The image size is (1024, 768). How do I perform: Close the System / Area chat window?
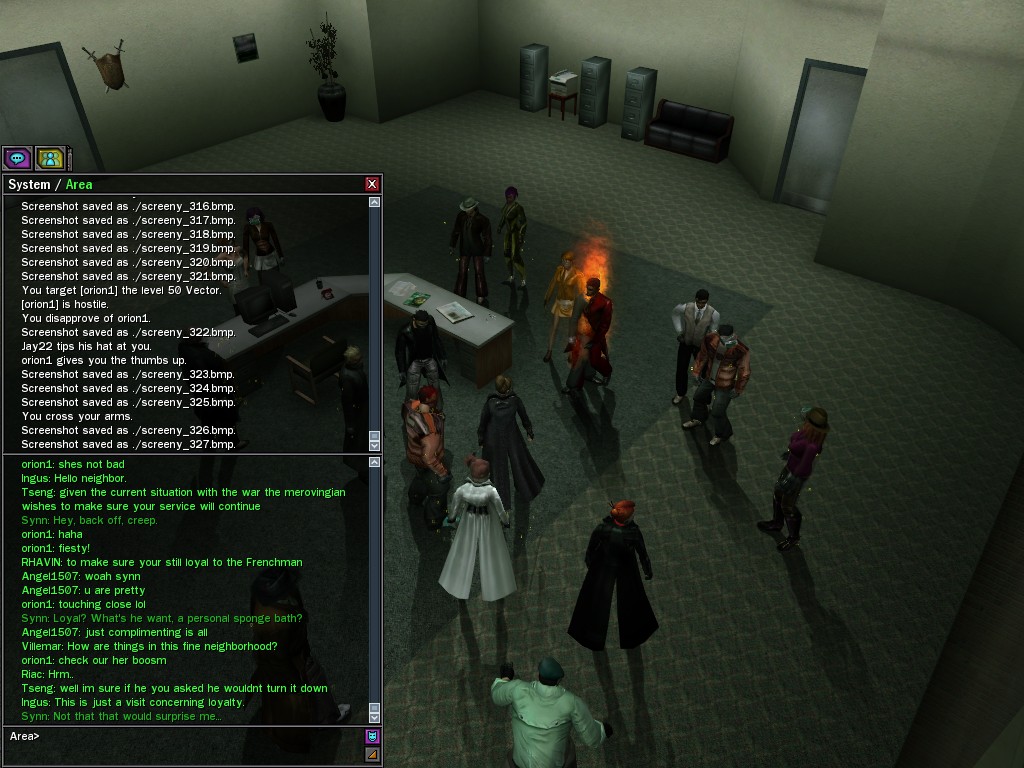pos(372,184)
